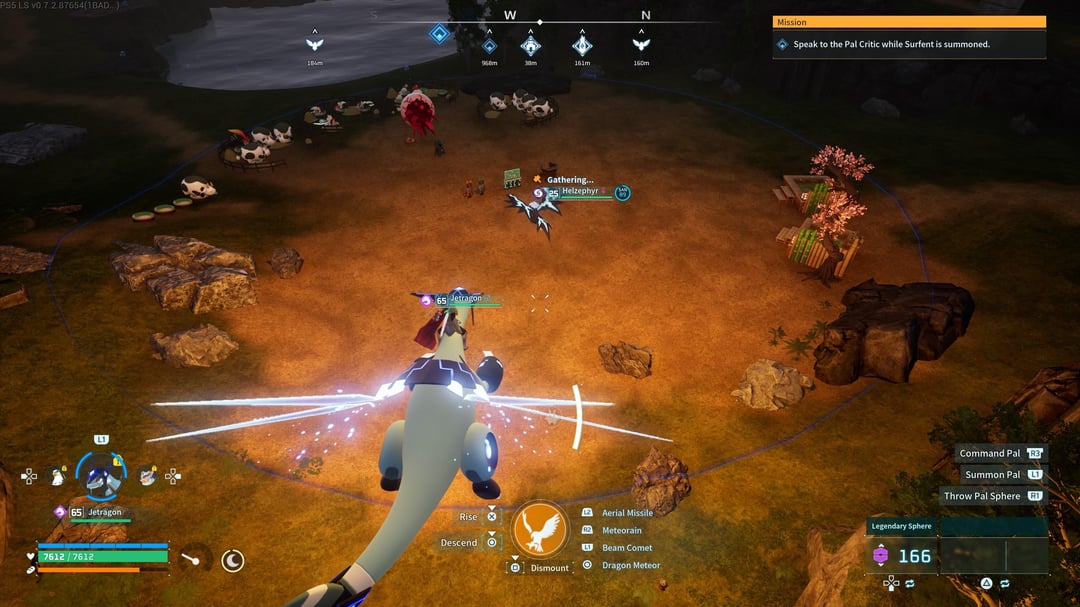Cast Dragon Meteor from the skill list
This screenshot has height=607, width=1080.
click(x=631, y=565)
